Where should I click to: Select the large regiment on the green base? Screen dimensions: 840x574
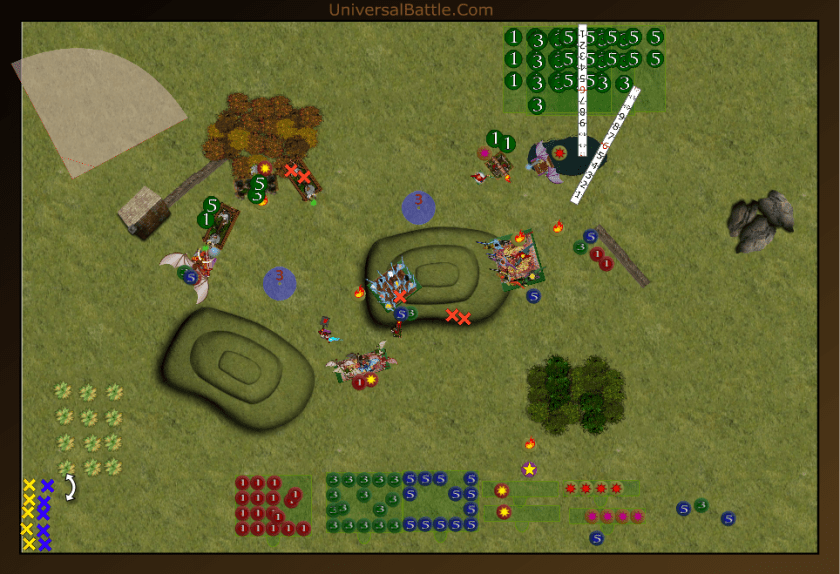[514, 259]
